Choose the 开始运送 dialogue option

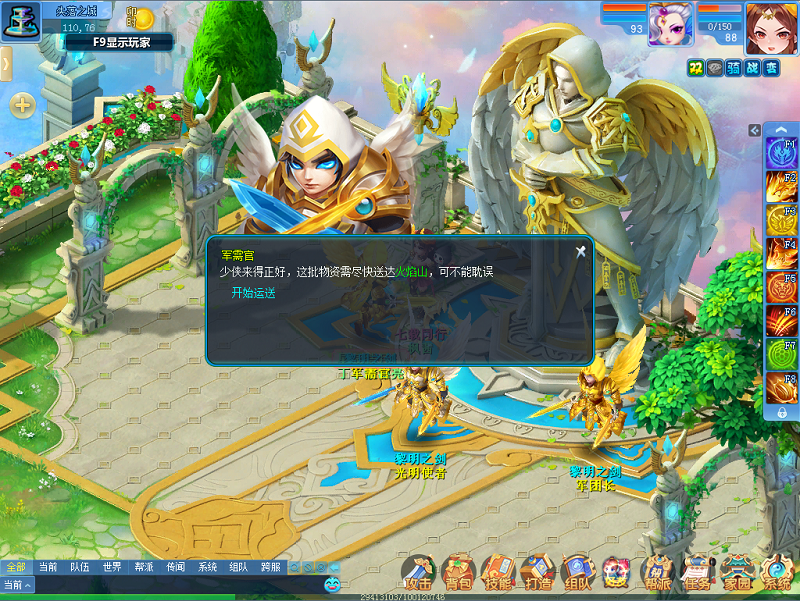click(253, 293)
